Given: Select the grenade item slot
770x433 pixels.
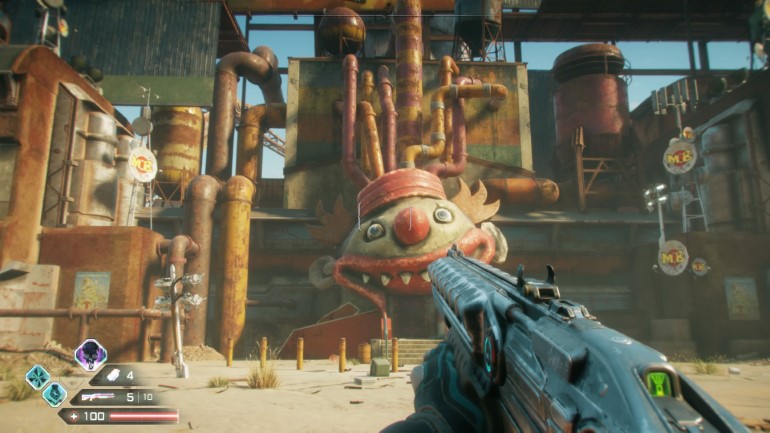Looking at the screenshot, I should [x=115, y=376].
